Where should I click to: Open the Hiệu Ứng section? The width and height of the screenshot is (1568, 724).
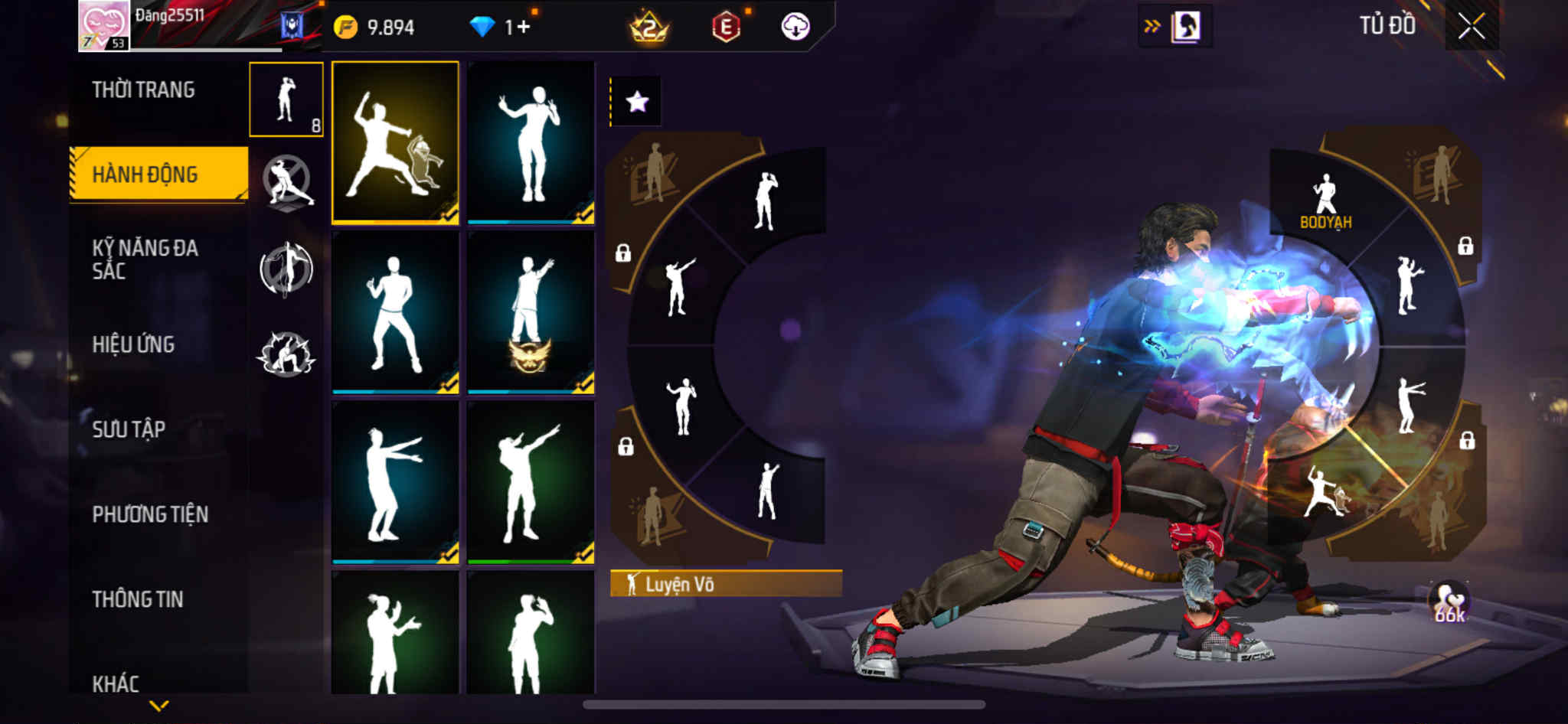pos(133,344)
